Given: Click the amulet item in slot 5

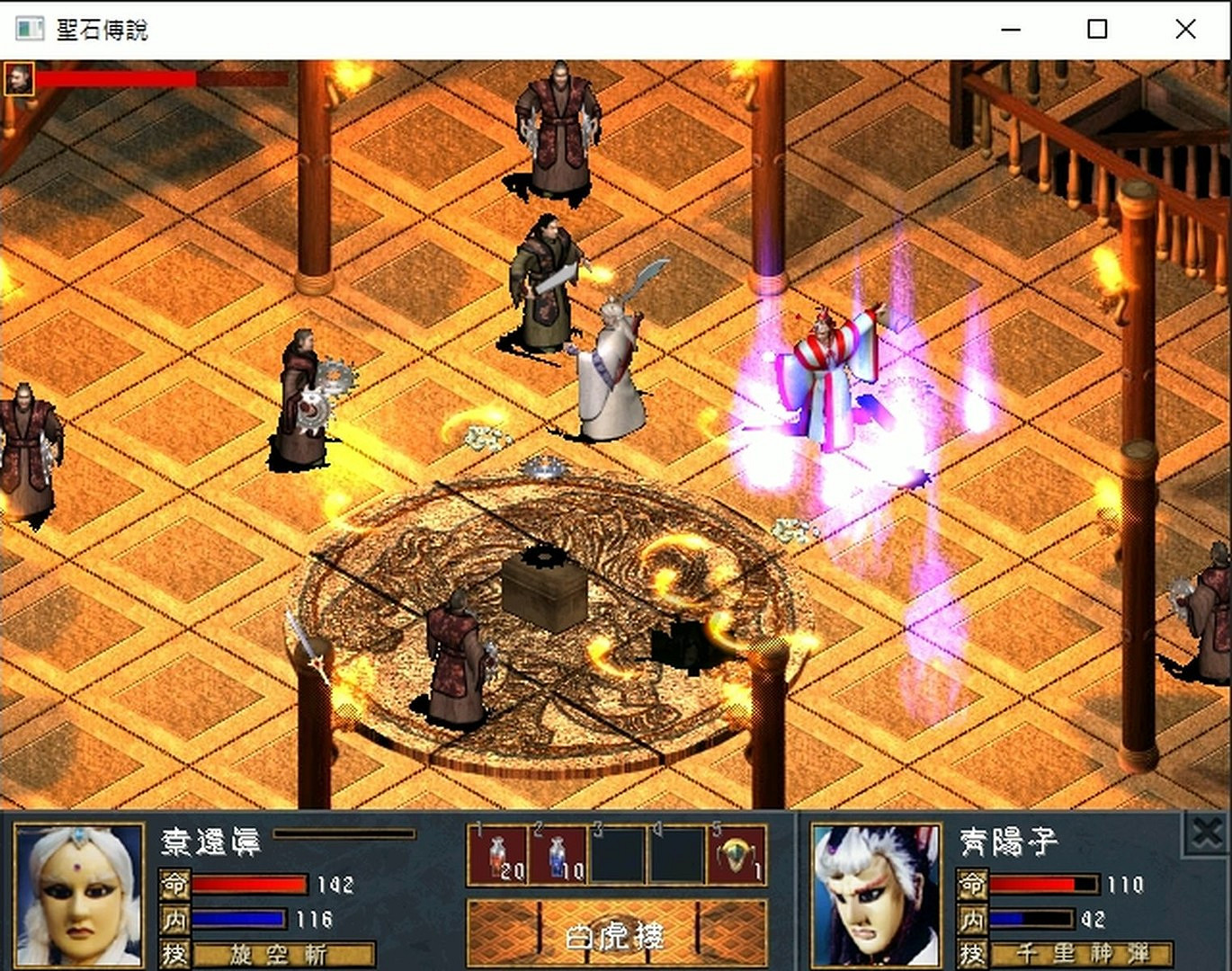Looking at the screenshot, I should pyautogui.click(x=735, y=856).
